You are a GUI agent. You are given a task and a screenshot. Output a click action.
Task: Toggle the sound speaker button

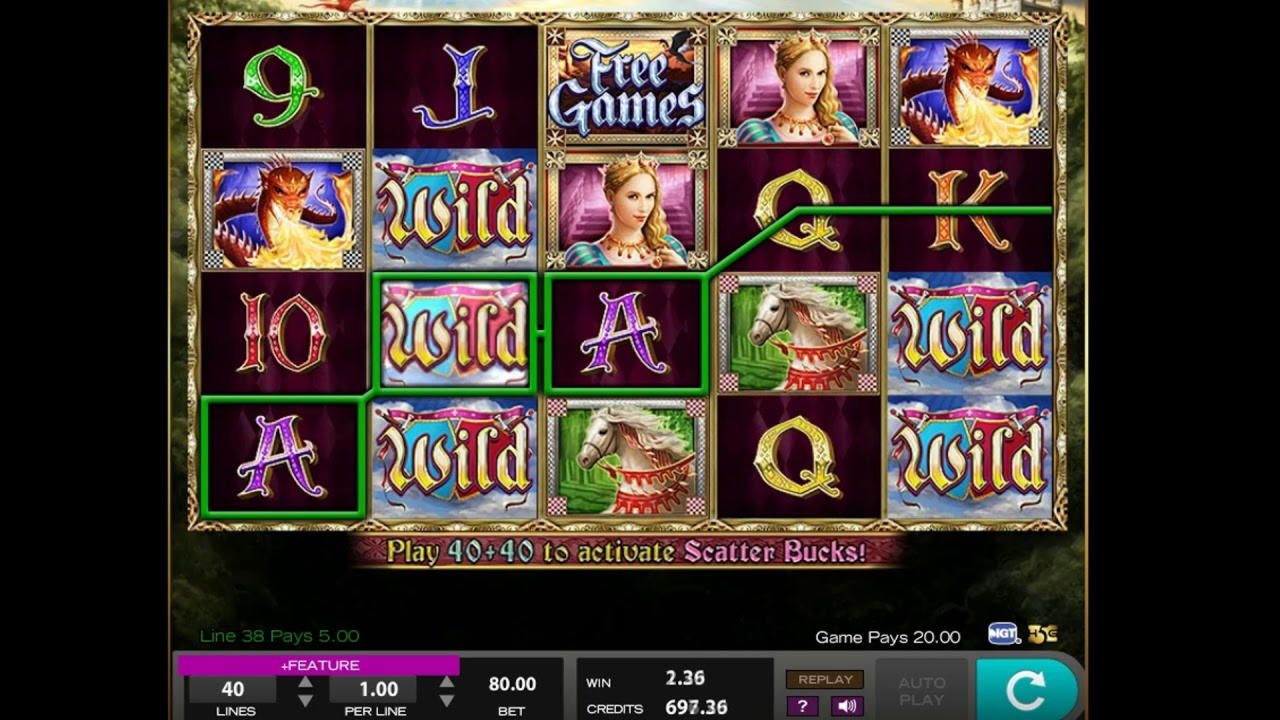[847, 706]
